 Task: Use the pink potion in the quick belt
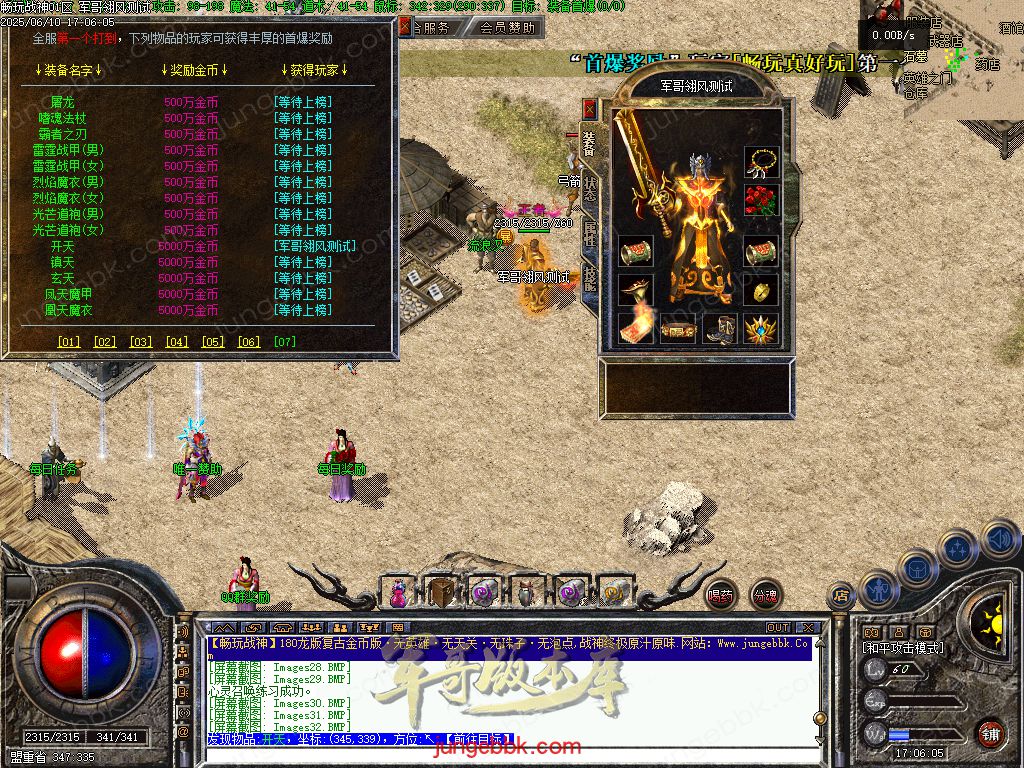(x=398, y=592)
